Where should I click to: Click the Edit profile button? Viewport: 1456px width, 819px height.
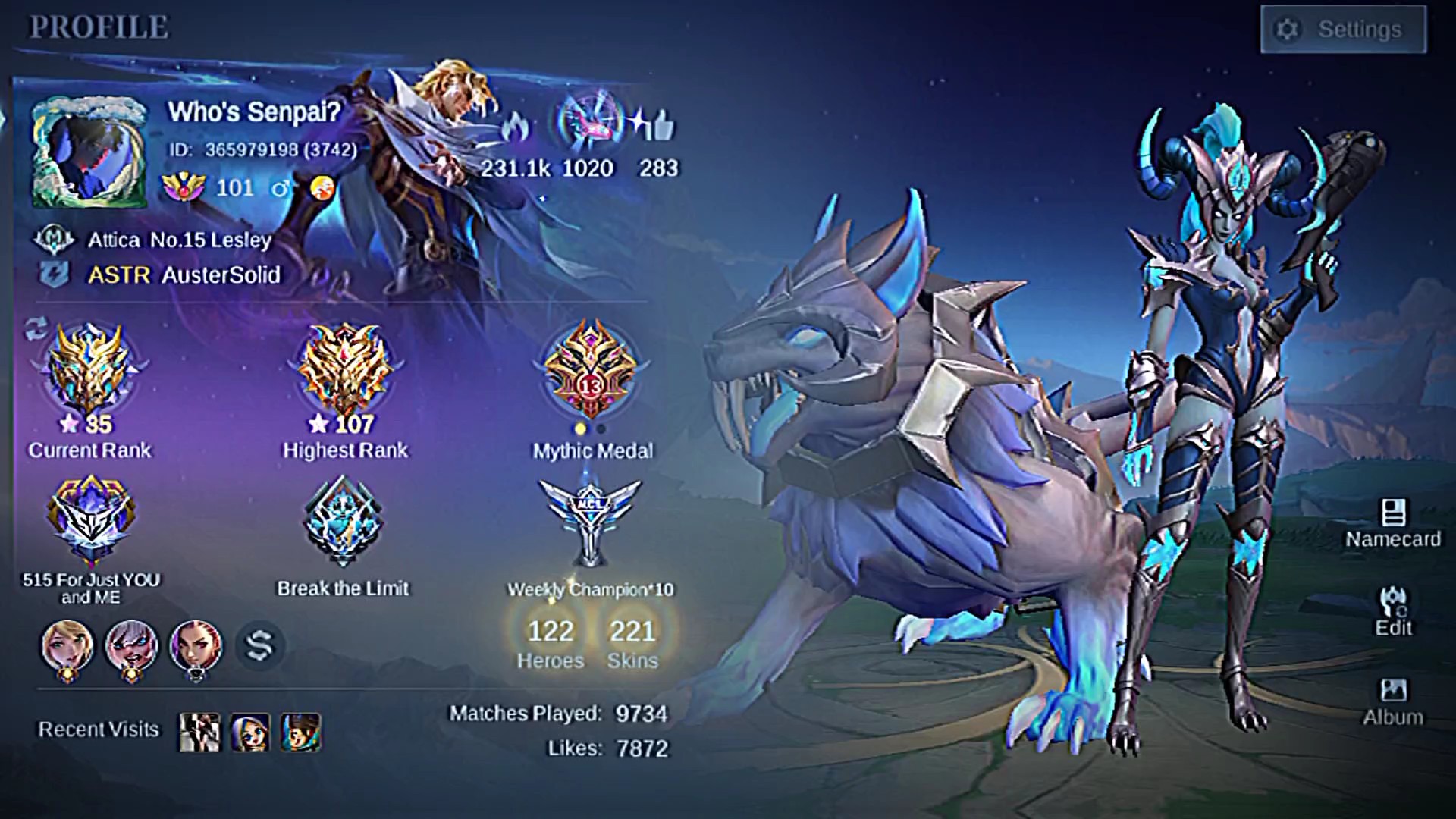tap(1394, 612)
